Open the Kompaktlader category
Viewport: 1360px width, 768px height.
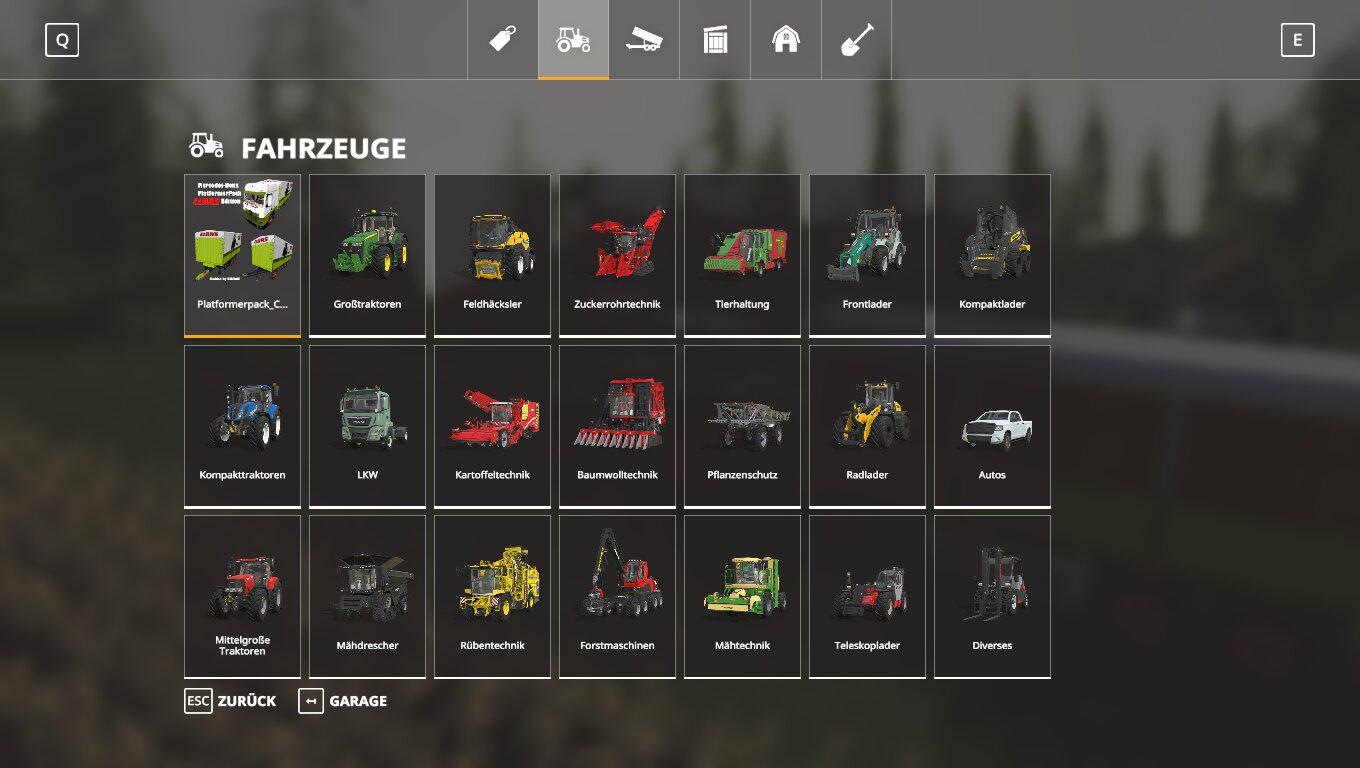[992, 255]
